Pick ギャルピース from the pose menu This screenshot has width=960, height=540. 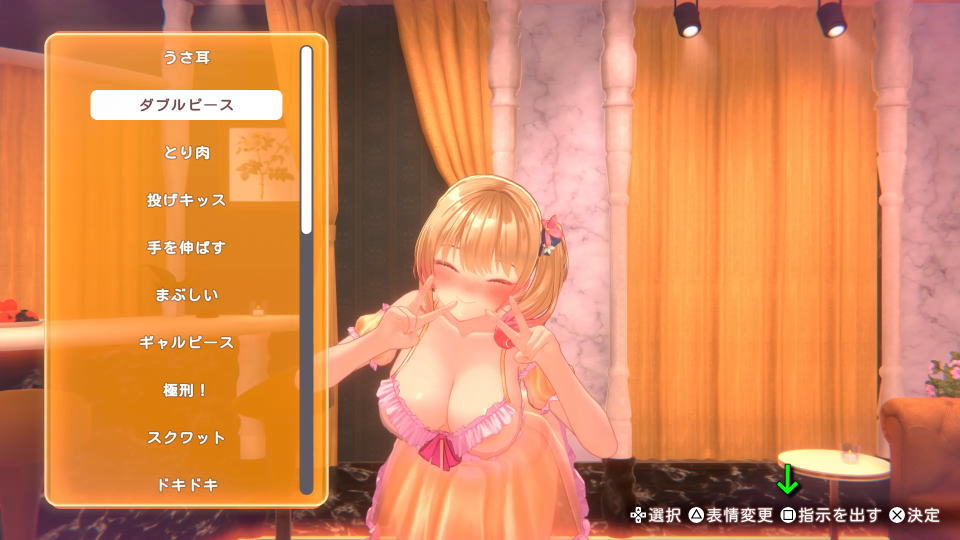tap(186, 343)
